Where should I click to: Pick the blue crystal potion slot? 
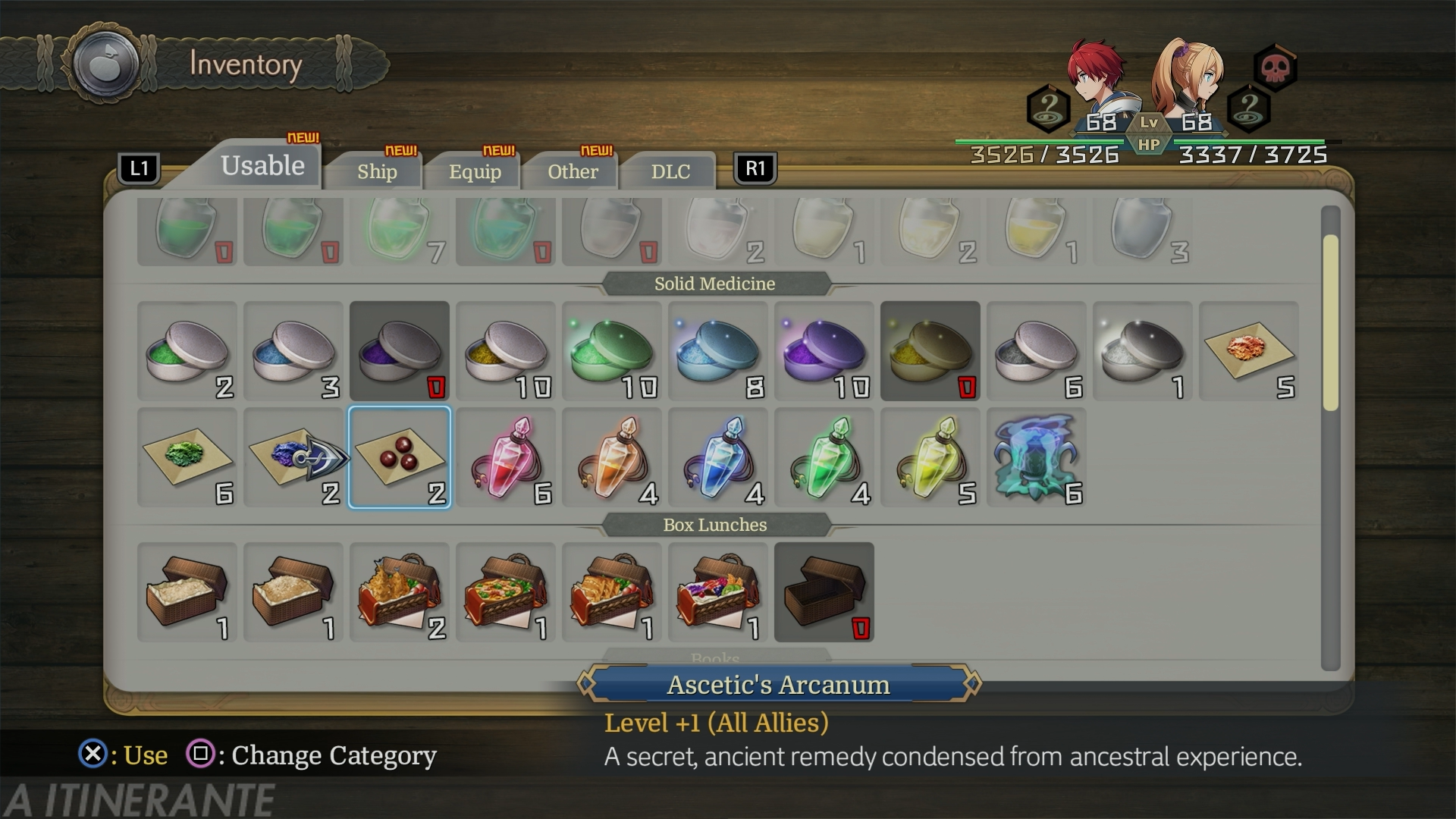point(718,457)
